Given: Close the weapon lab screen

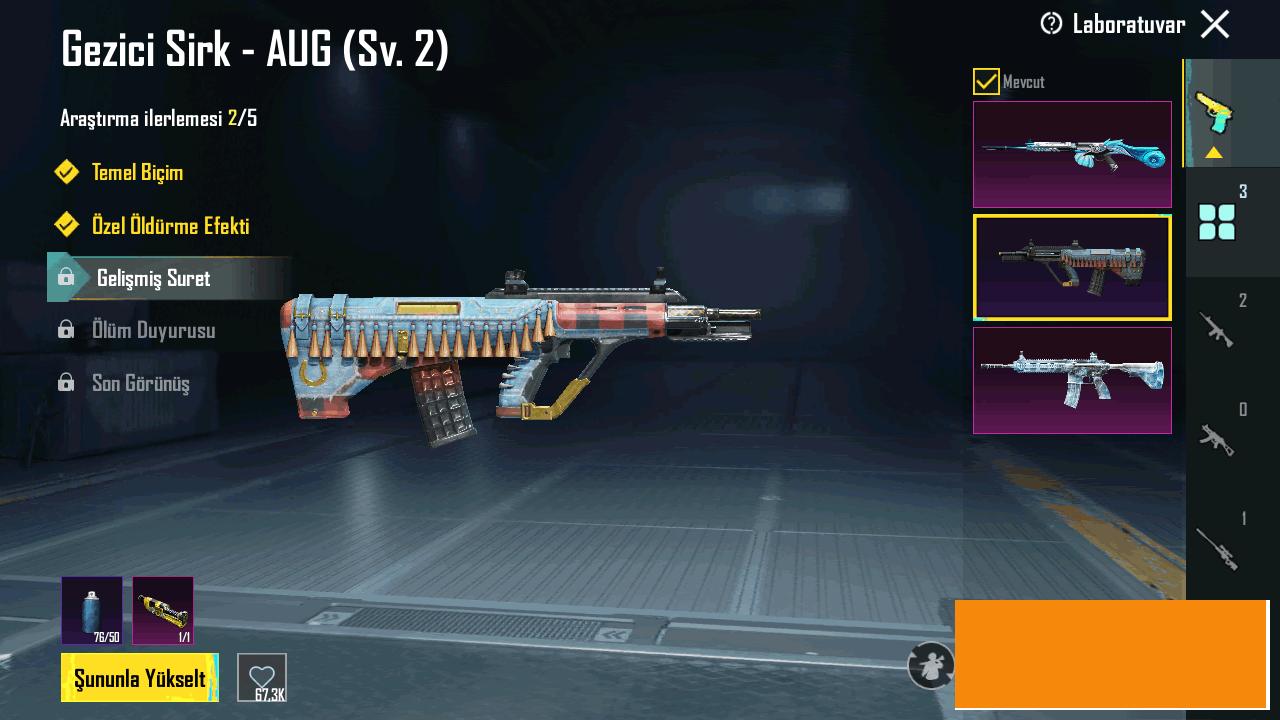Looking at the screenshot, I should tap(1215, 24).
